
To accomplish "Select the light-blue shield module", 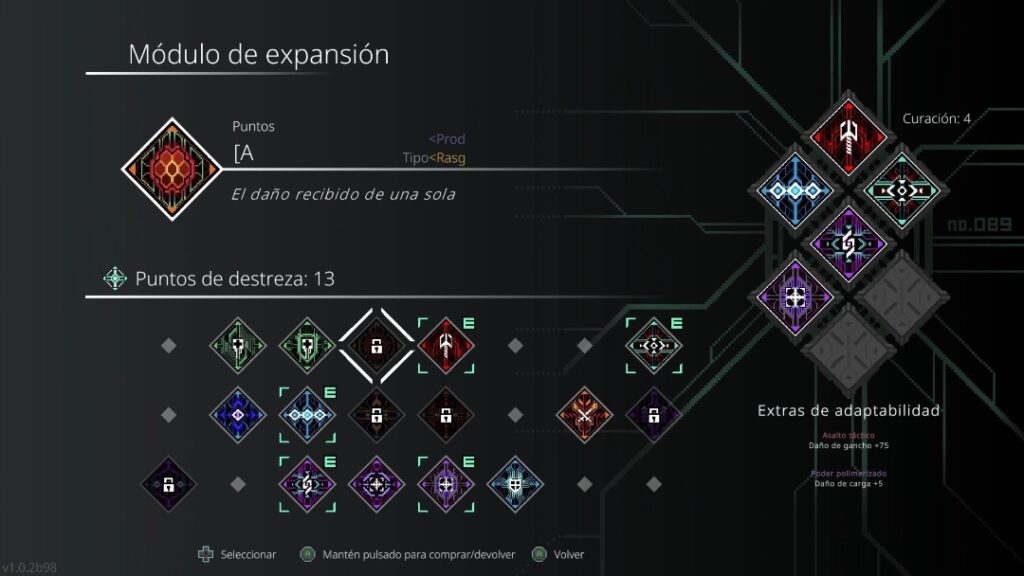I will 515,483.
